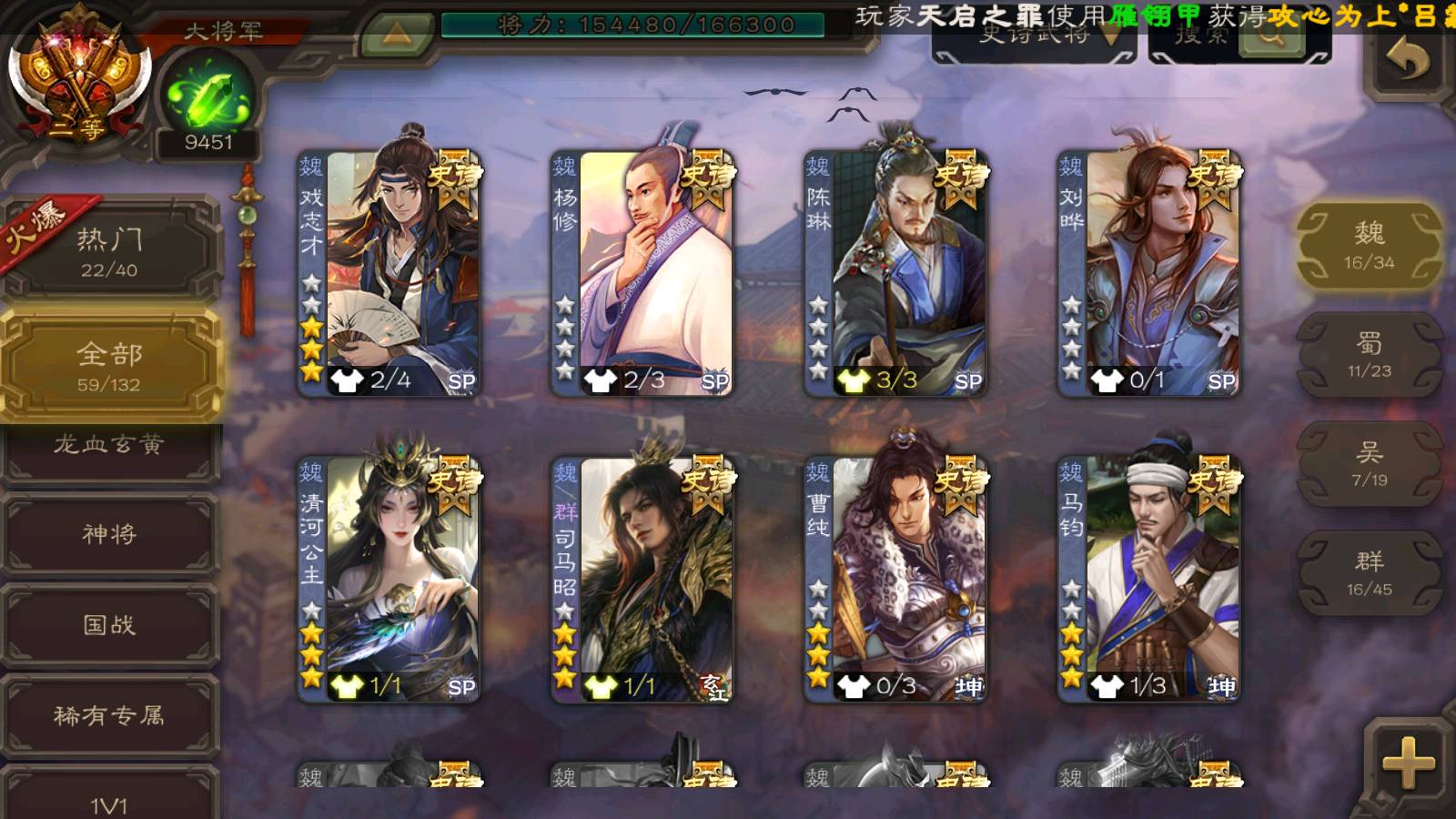The image size is (1456, 819).
Task: Filter heroes by 魏 faction
Action: click(1369, 246)
